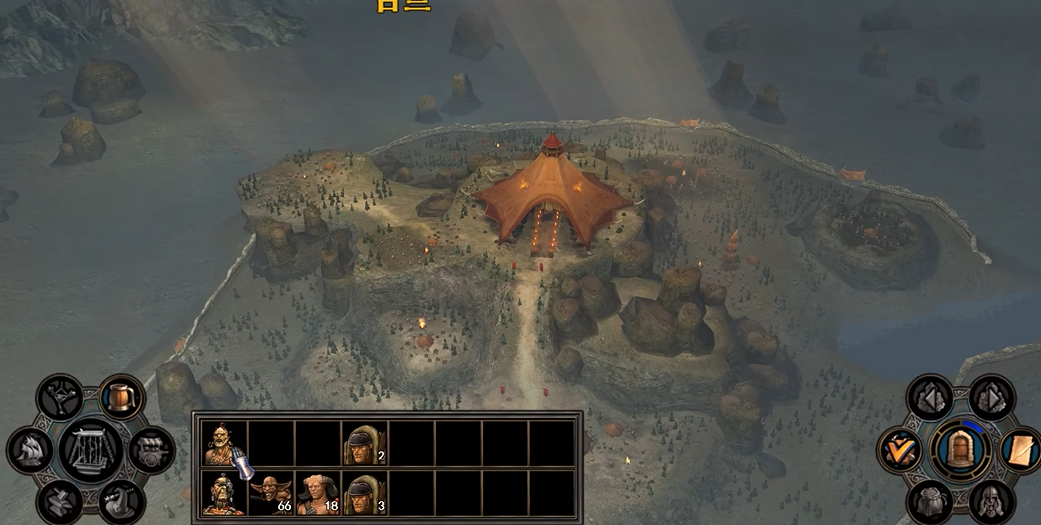This screenshot has width=1041, height=525.
Task: Open the marketplace cart icon
Action: click(151, 450)
